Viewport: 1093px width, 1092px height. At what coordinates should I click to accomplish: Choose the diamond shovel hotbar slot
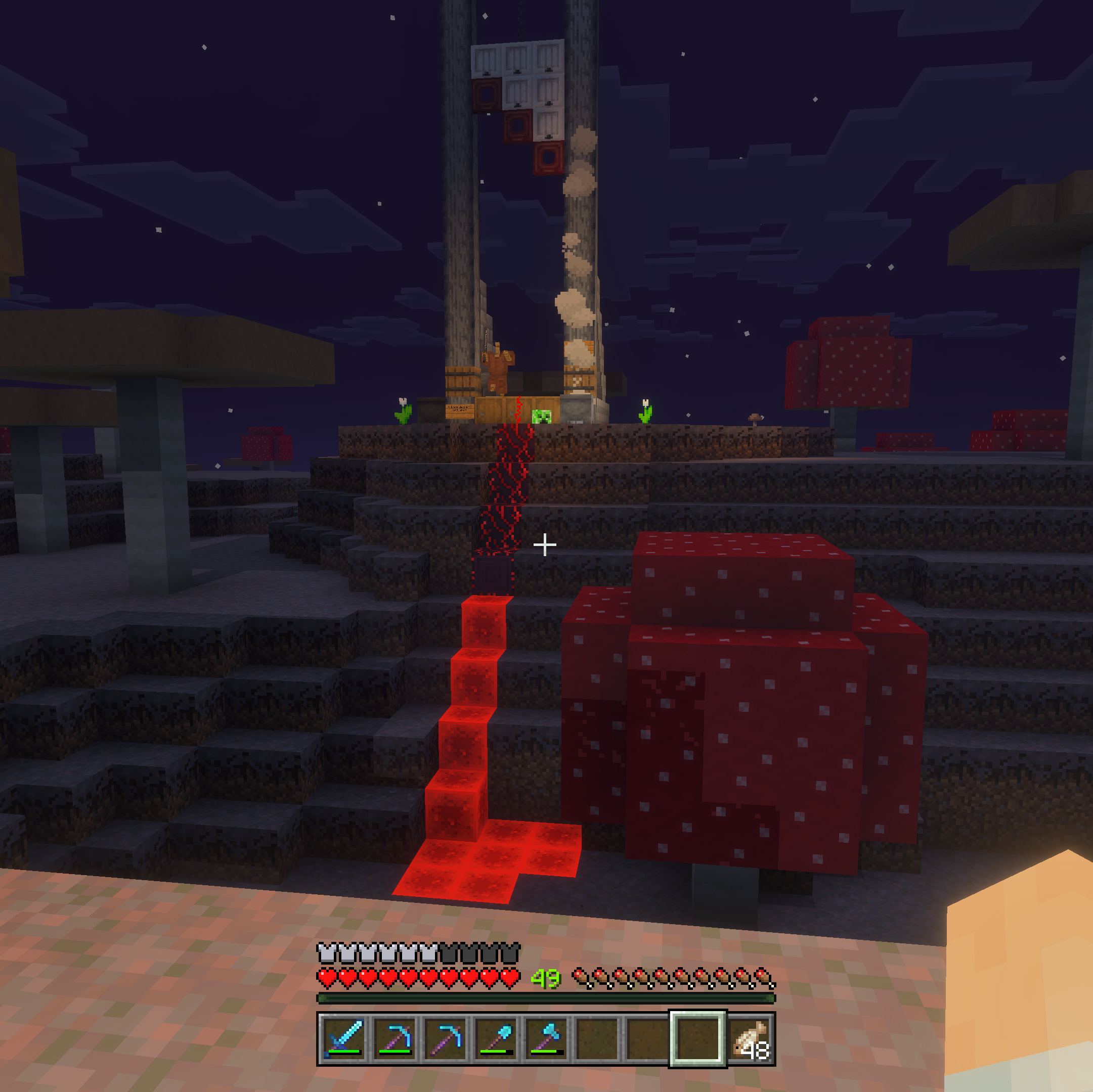point(496,1038)
